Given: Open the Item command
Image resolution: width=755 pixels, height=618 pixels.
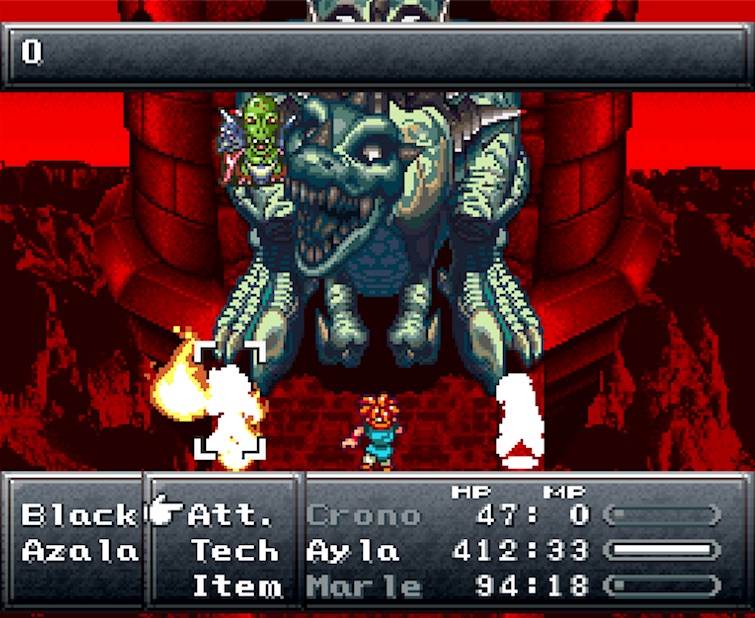Looking at the screenshot, I should [236, 585].
